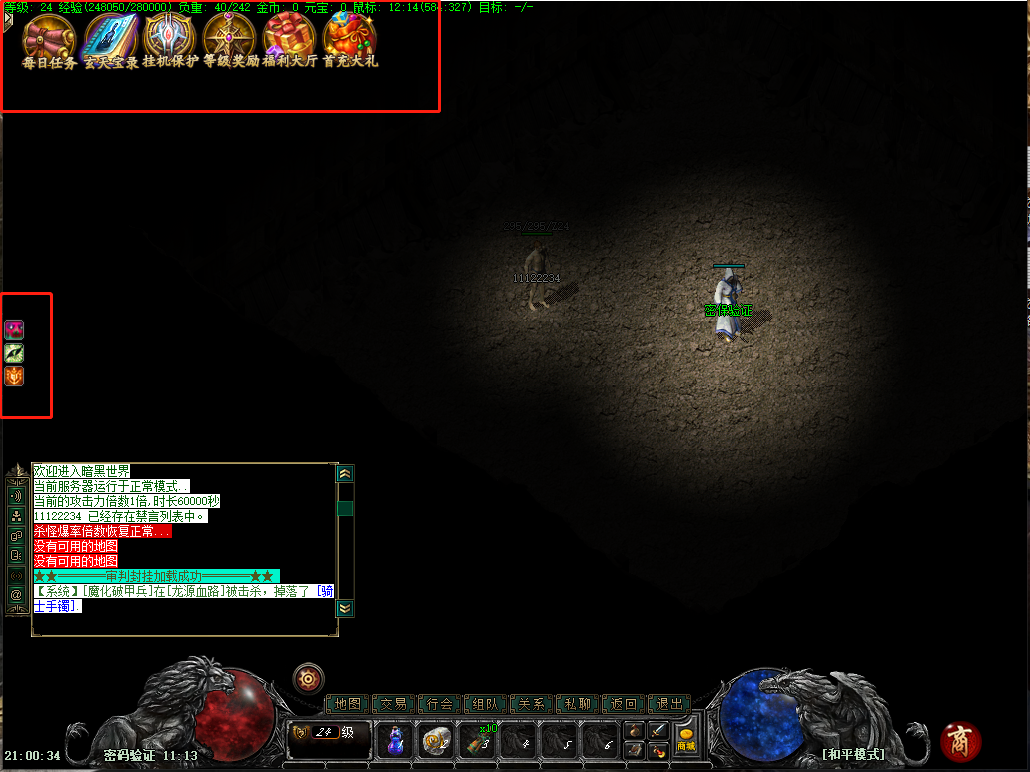Click the 返回 return button

click(x=623, y=704)
